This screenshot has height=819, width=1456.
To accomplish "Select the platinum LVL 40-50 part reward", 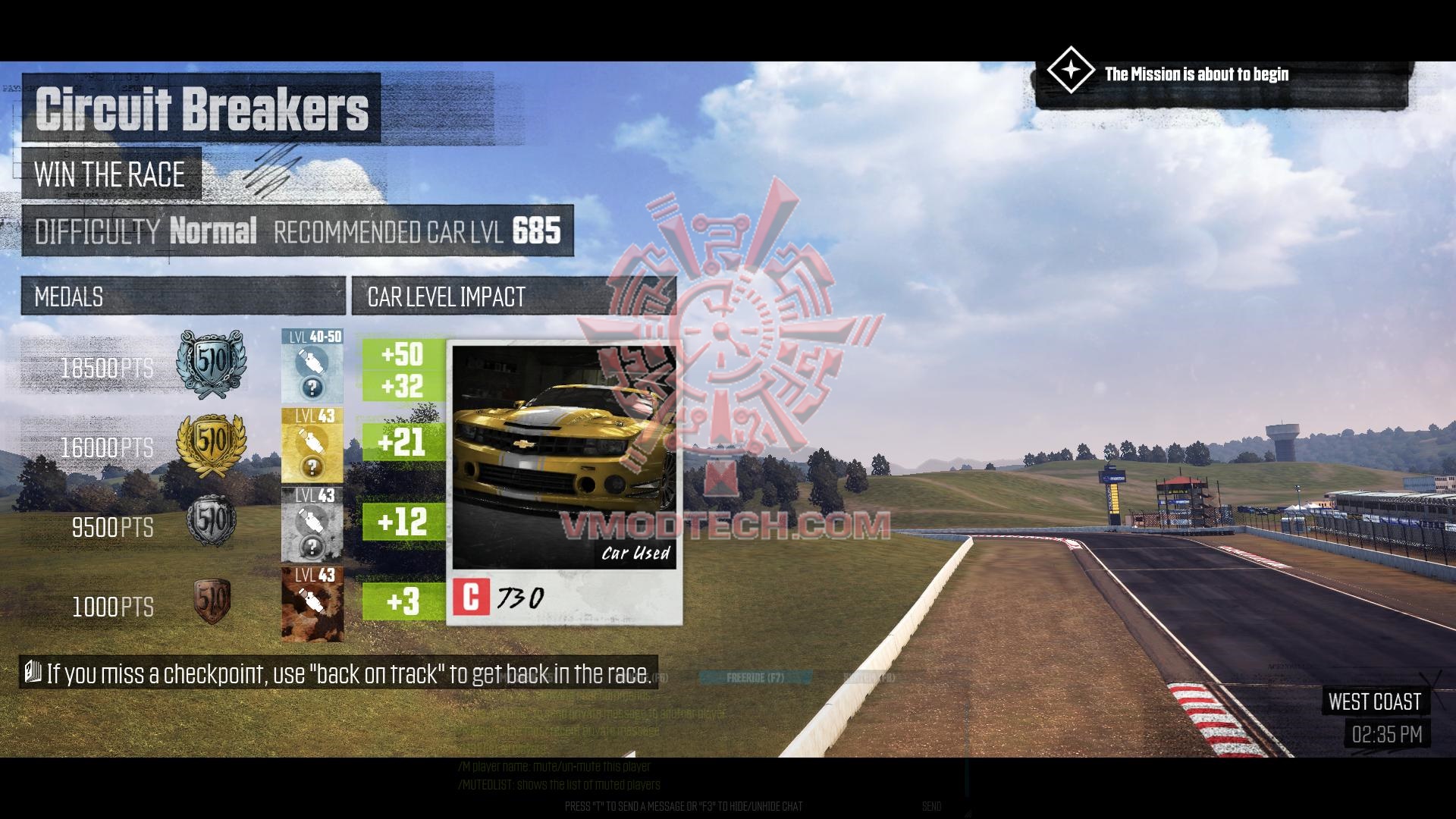I will coord(312,366).
